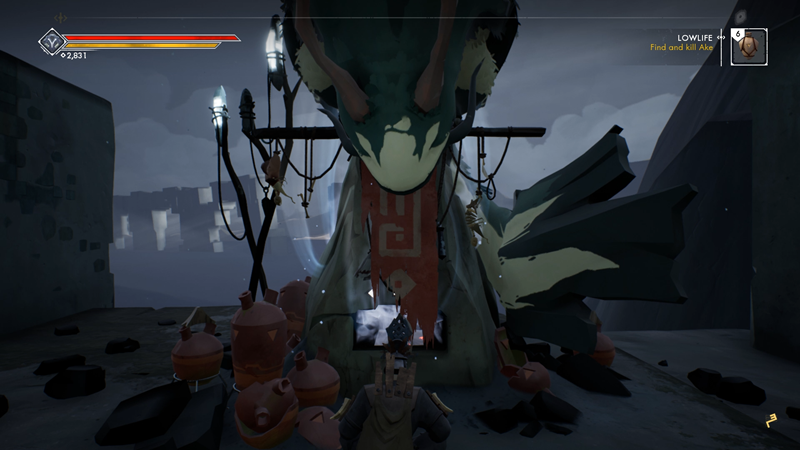Open the Lowlife quest tracker
Screen dimensions: 800x450
pyautogui.click(x=681, y=41)
